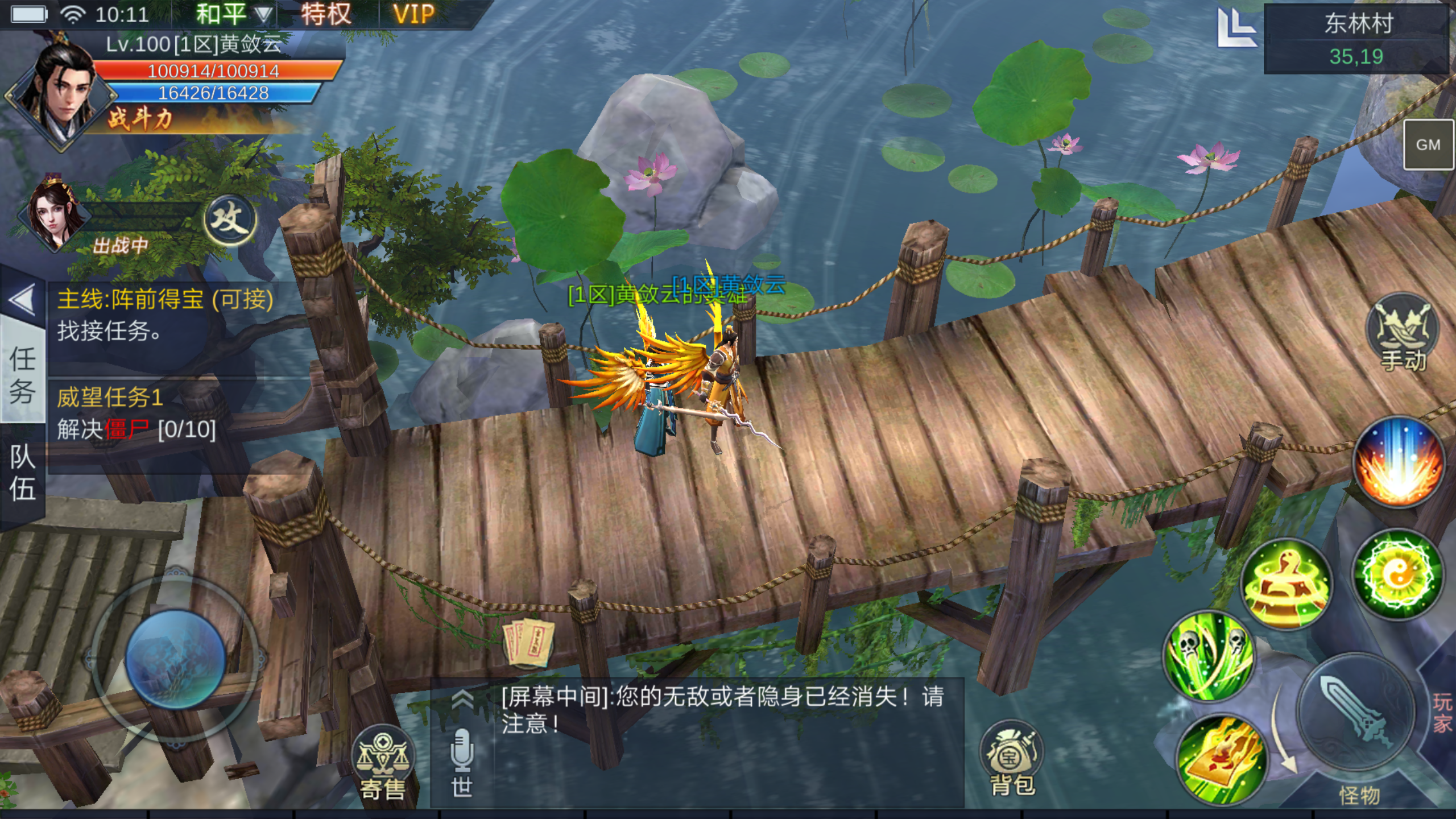Switch to the 任务 quest tab
Screen dimensions: 1456x819
point(23,375)
